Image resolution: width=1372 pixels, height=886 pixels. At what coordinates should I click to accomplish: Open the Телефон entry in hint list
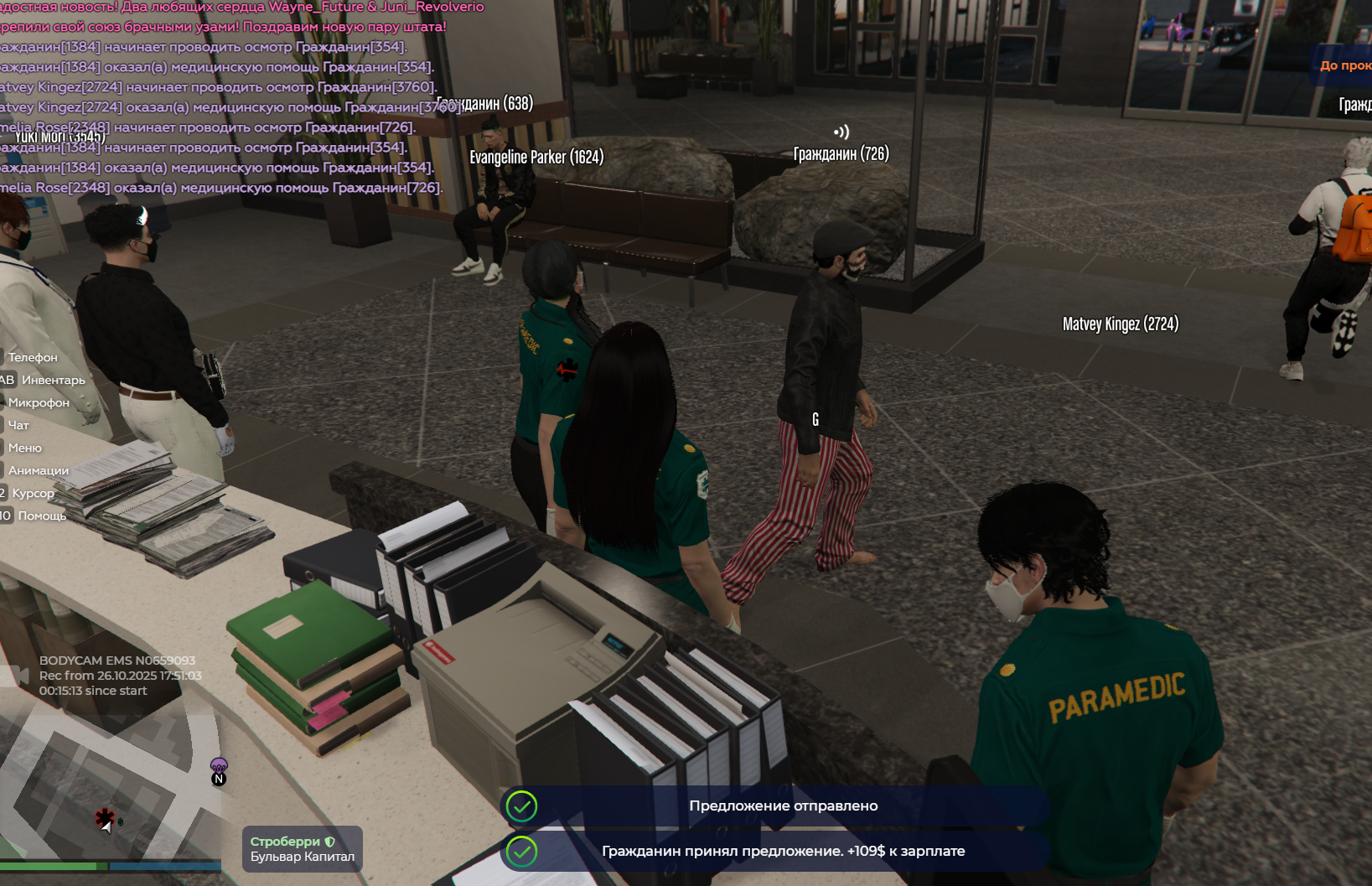(x=33, y=357)
